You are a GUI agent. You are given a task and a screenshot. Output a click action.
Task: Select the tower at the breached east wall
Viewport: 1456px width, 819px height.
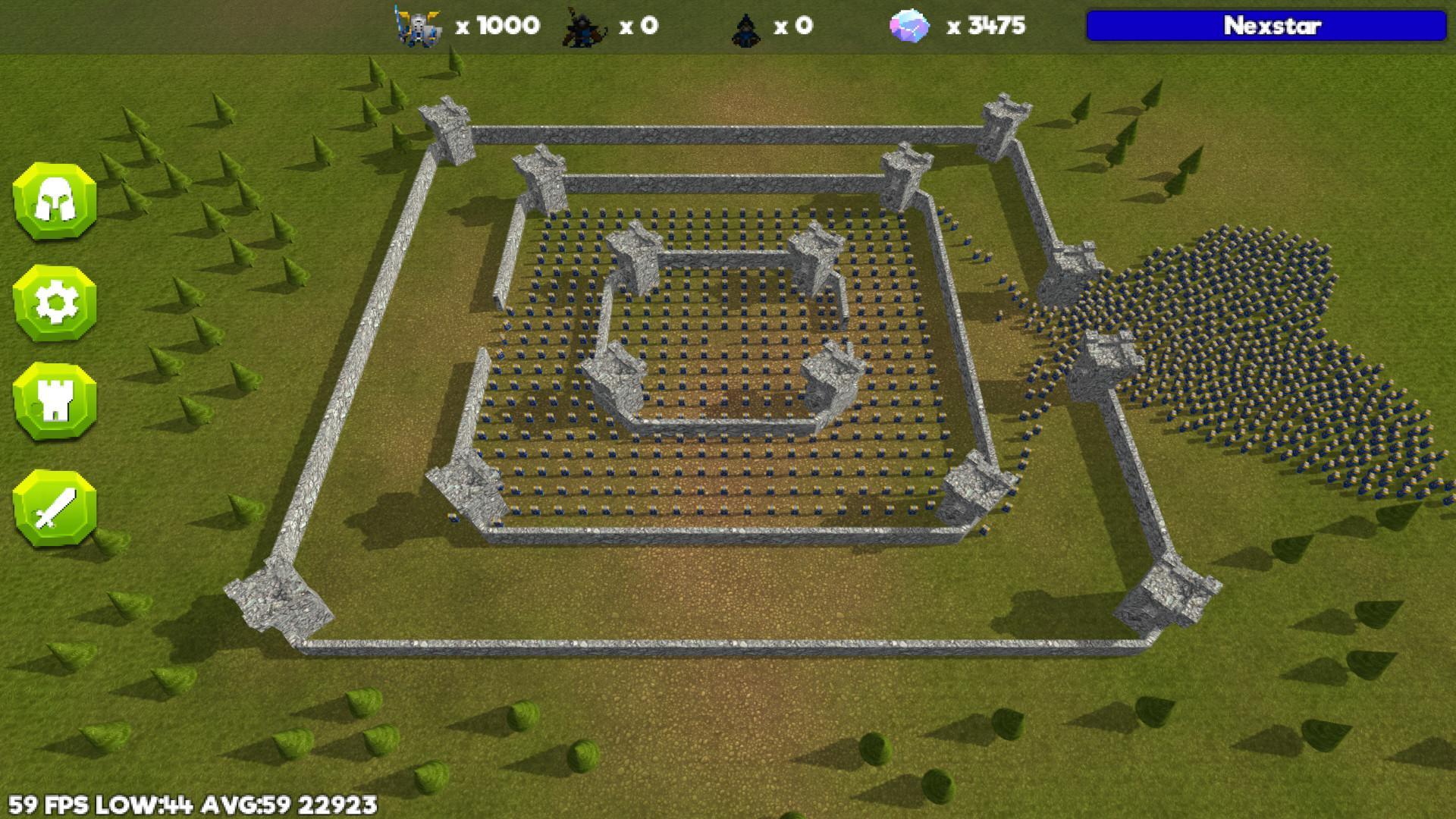pyautogui.click(x=1107, y=356)
